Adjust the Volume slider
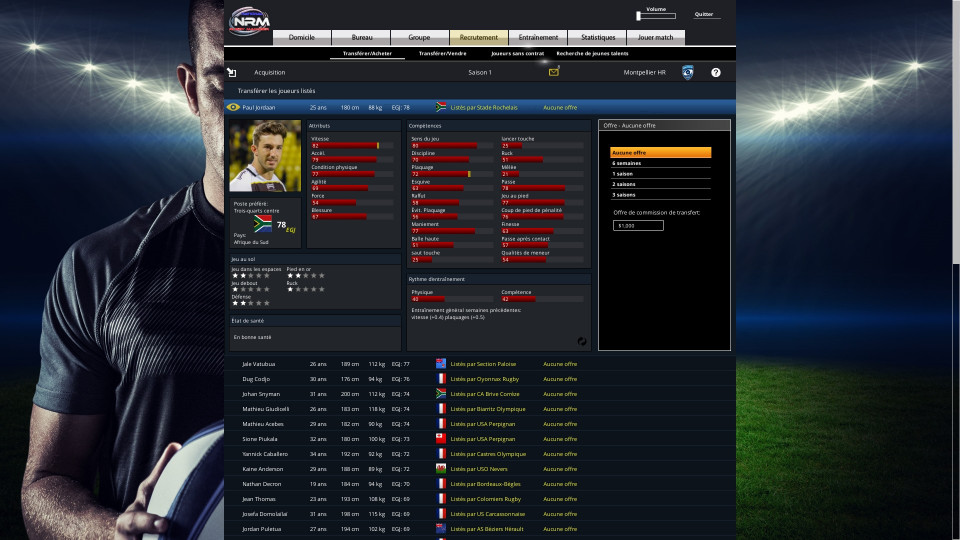The width and height of the screenshot is (960, 540). click(x=656, y=16)
